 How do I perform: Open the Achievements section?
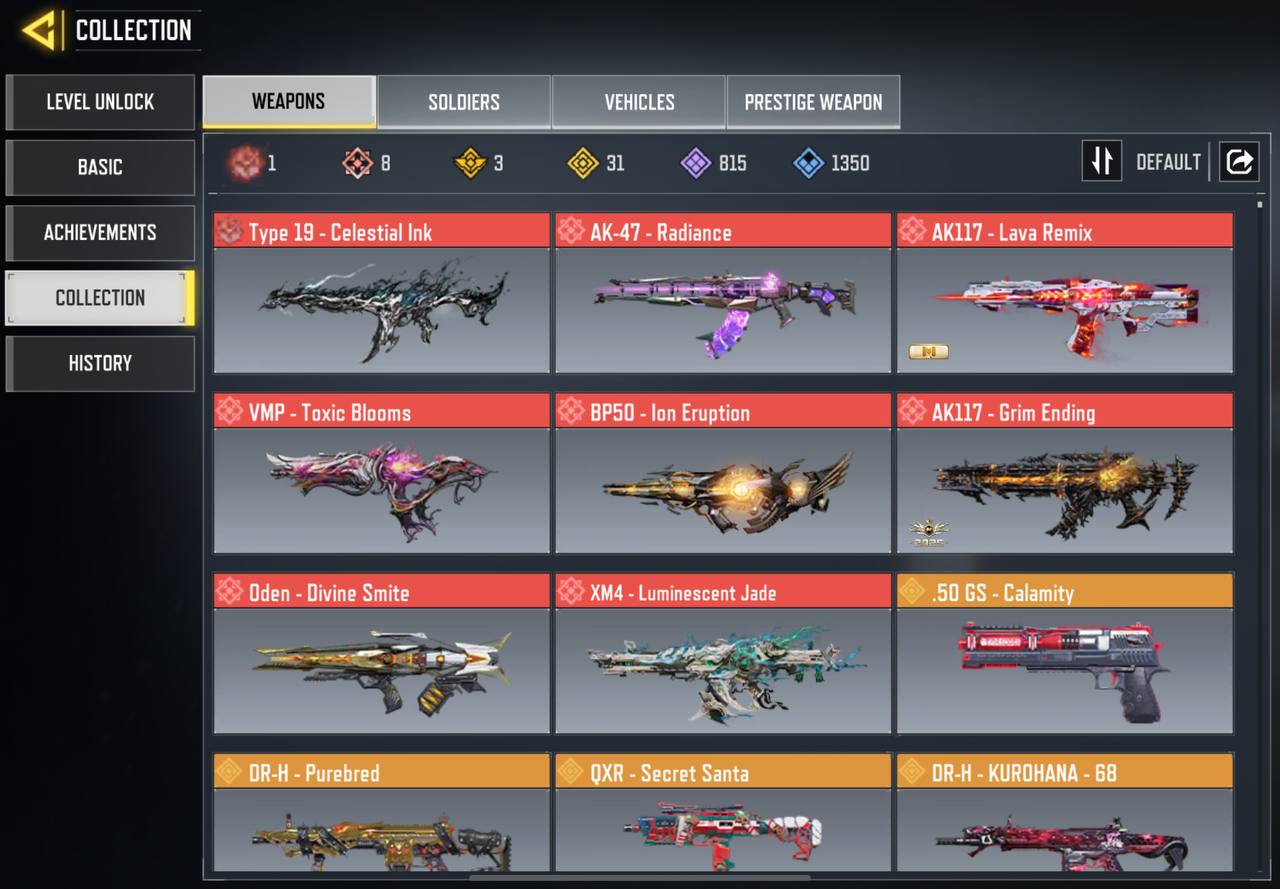point(100,232)
